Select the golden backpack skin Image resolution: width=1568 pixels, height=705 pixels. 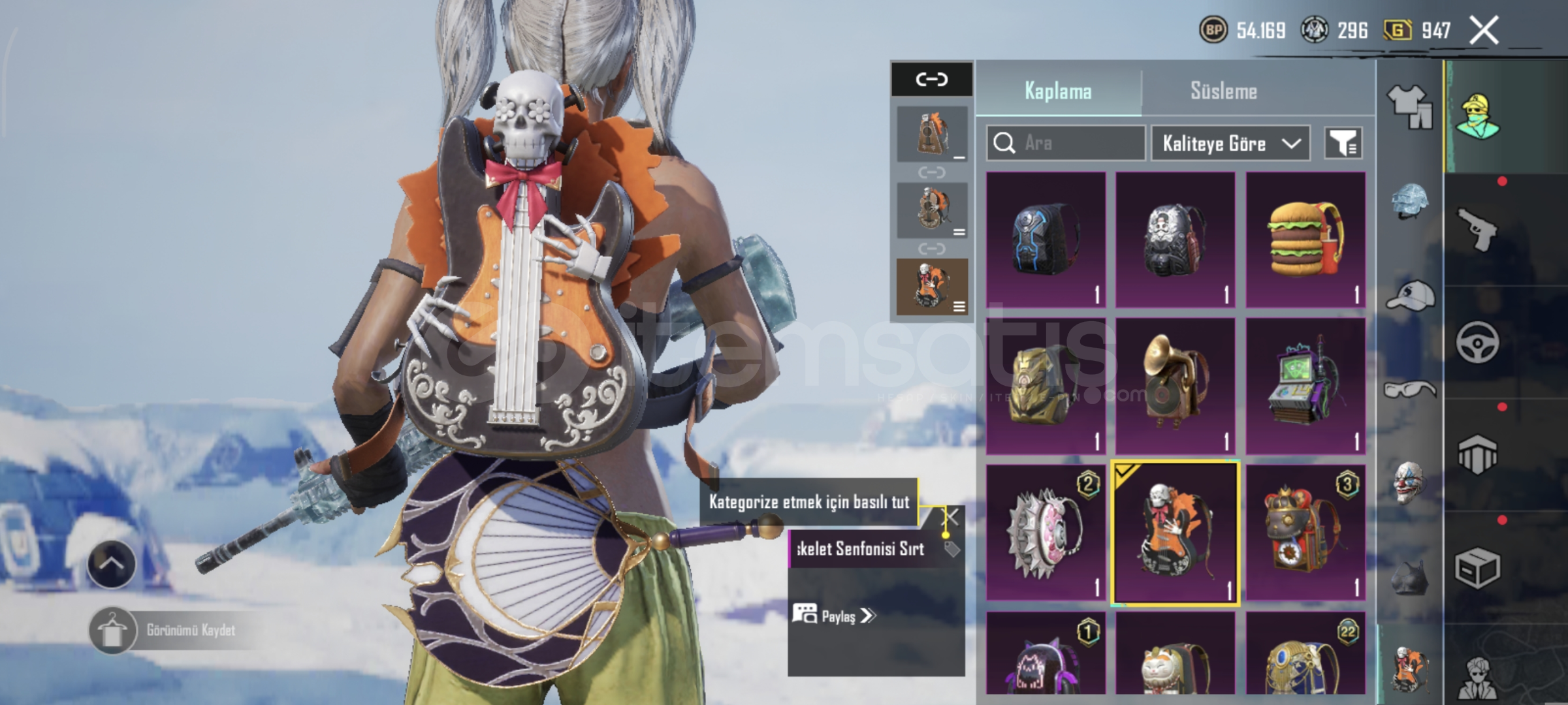click(1045, 386)
